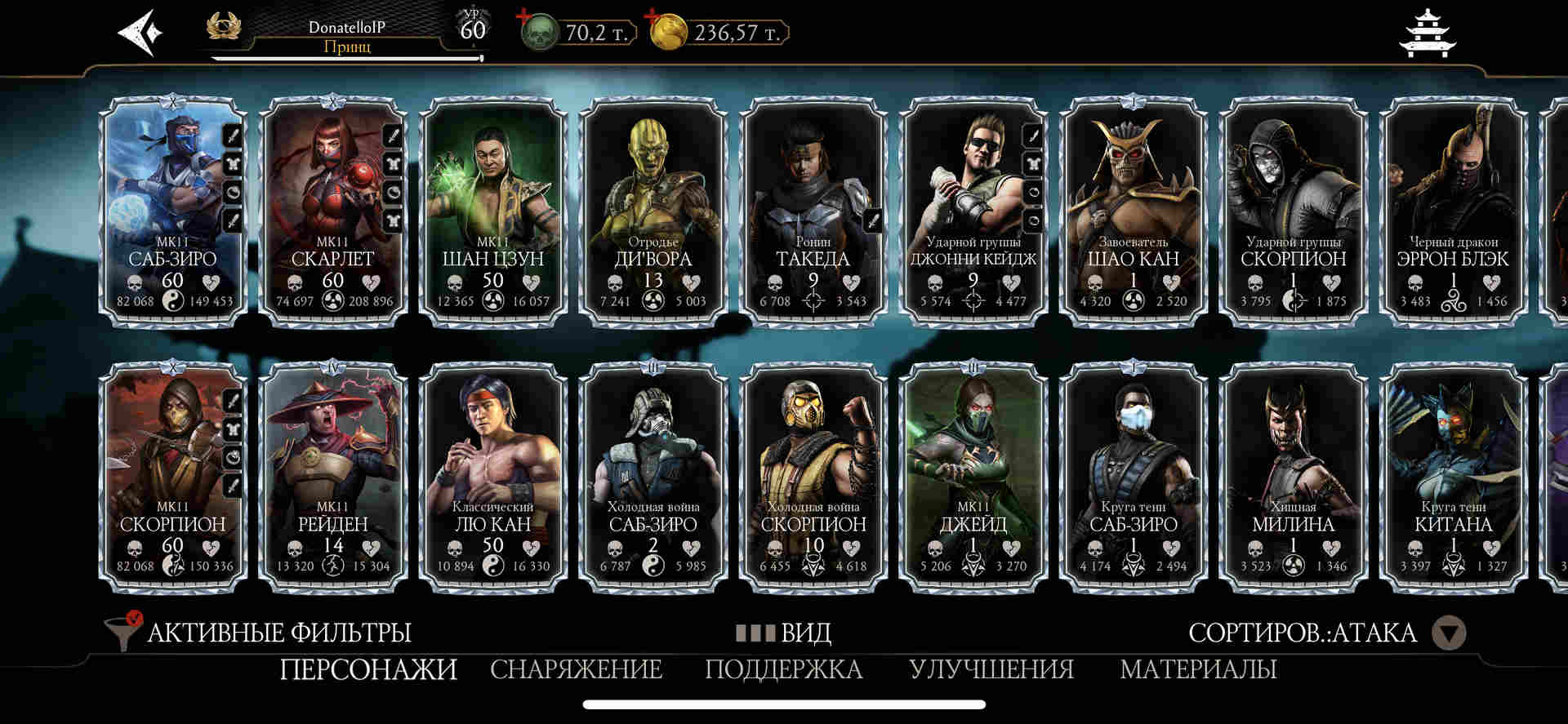Viewport: 1568px width, 724px height.
Task: Choose the MK11 Скарлет card
Action: (333, 211)
